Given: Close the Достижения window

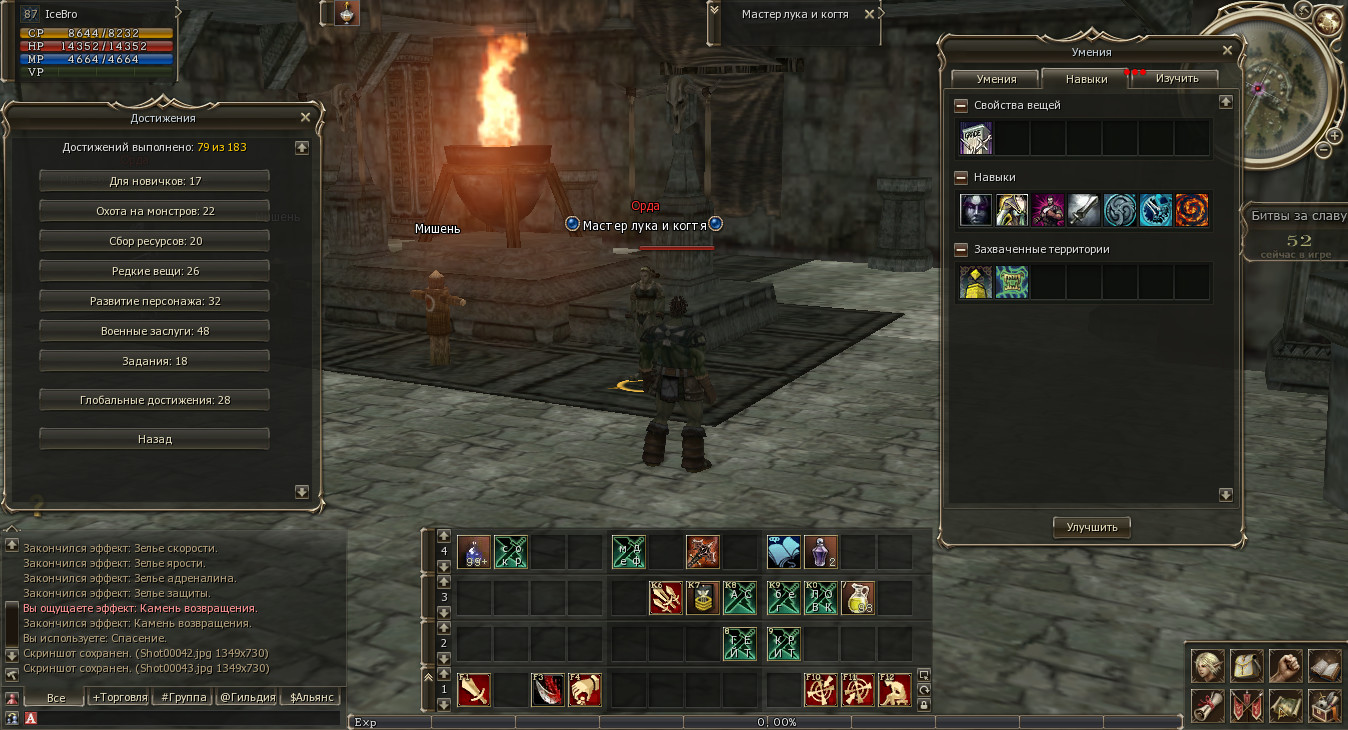Looking at the screenshot, I should [x=306, y=117].
